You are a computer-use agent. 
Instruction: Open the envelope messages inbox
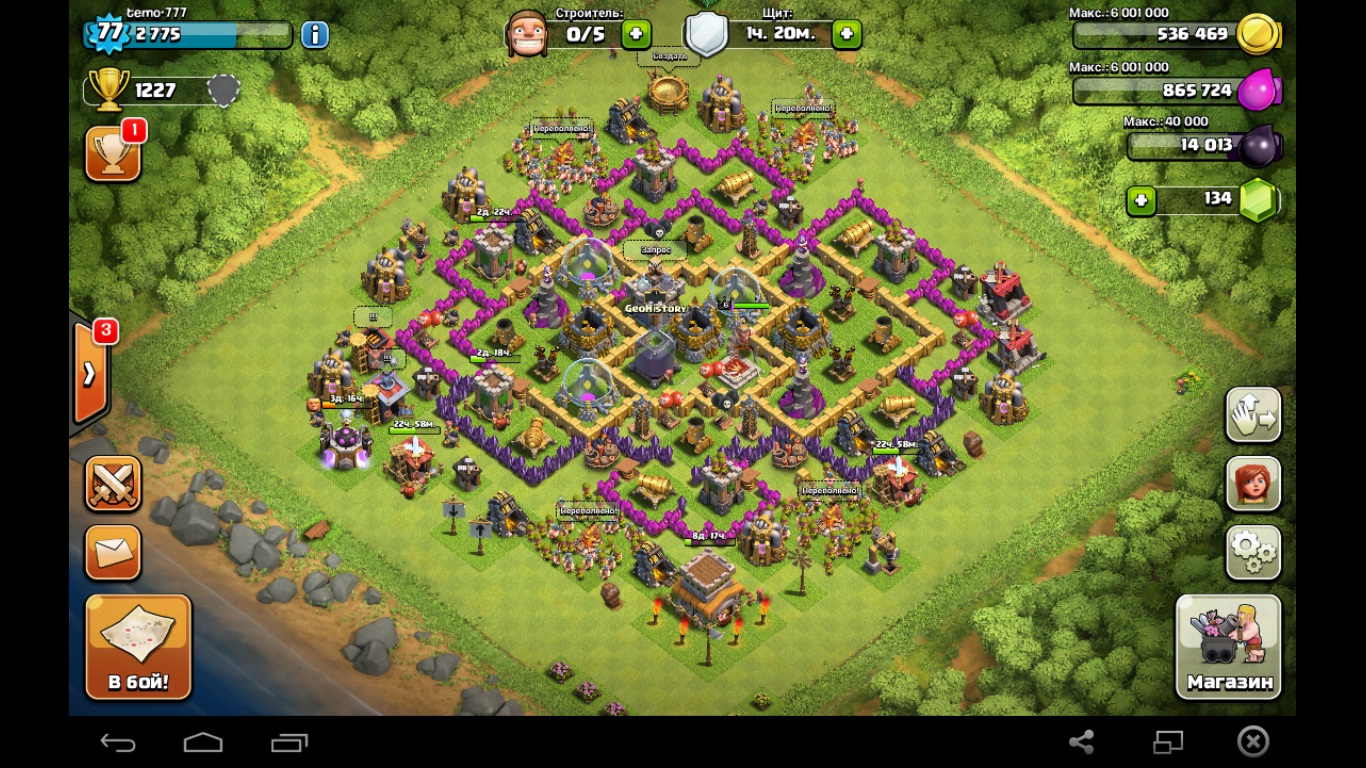112,552
